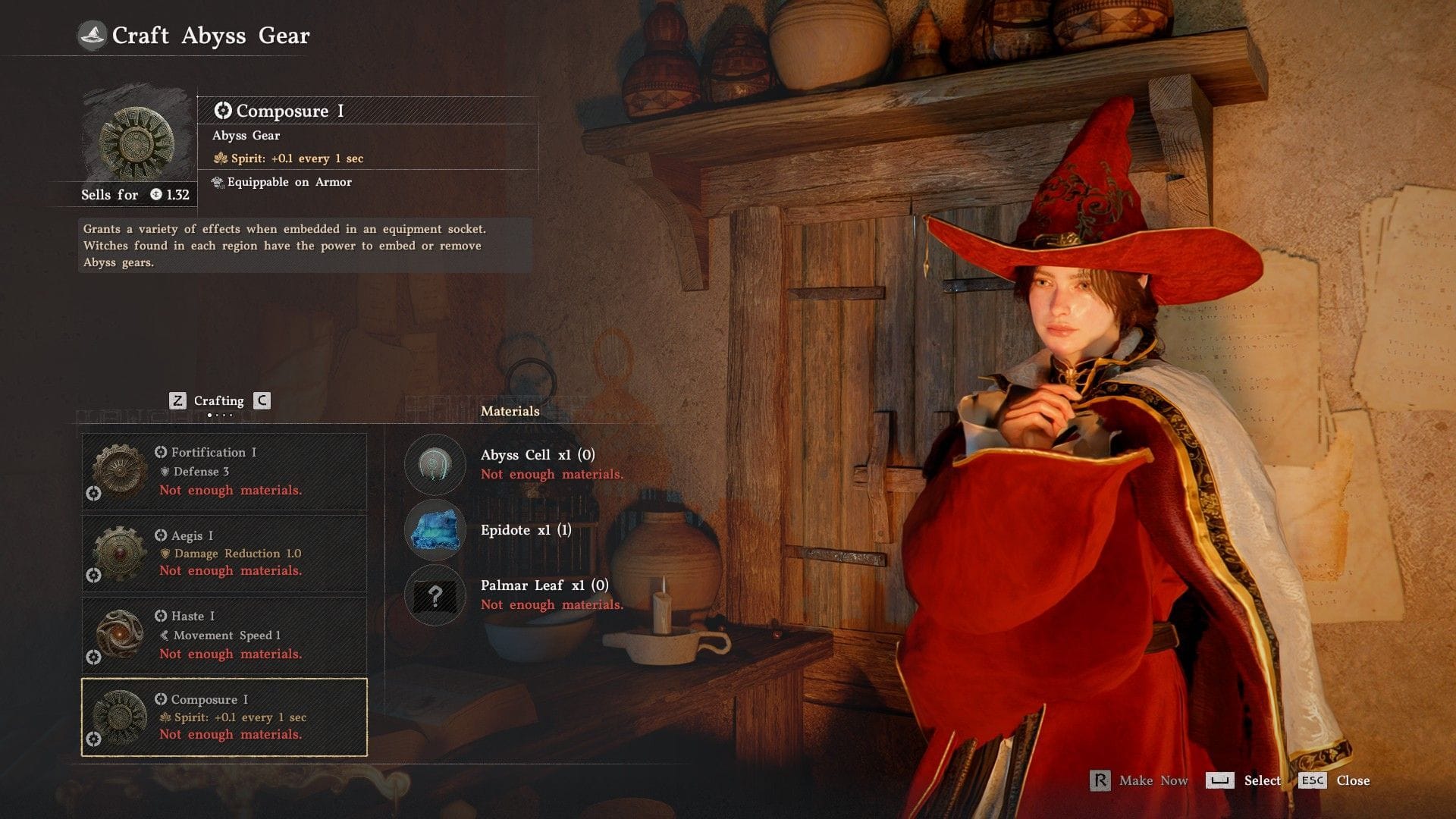Click the Movement Speed arrows icon under Haste I
Image resolution: width=1456 pixels, height=819 pixels.
166,635
